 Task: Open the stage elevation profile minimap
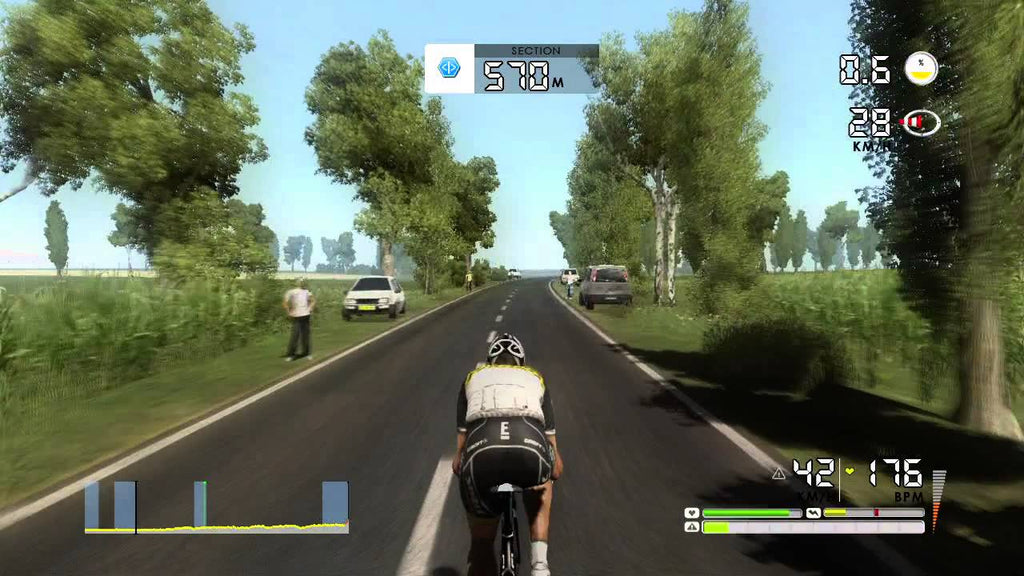click(216, 507)
